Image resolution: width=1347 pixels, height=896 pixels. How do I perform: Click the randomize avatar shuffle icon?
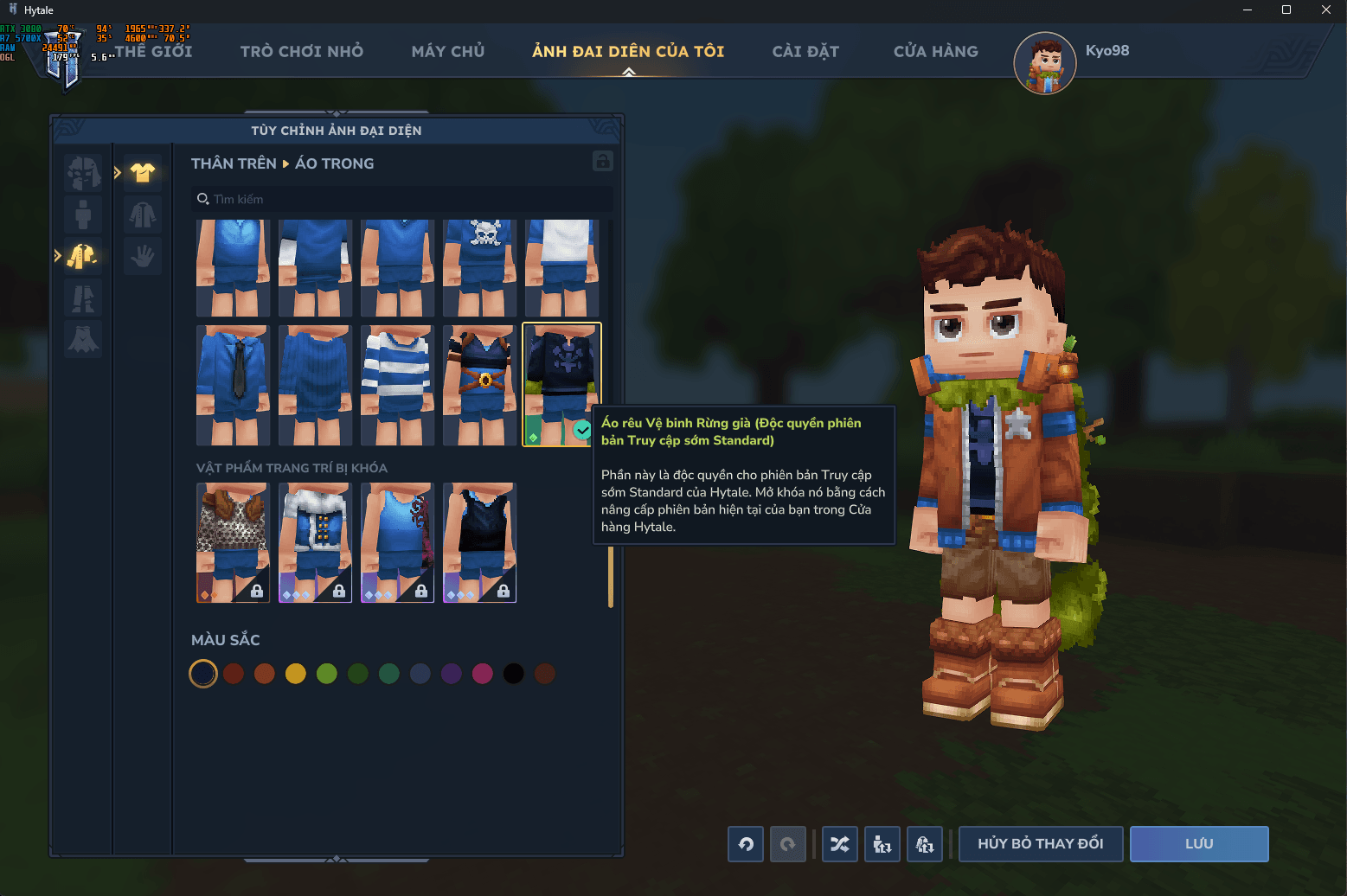pyautogui.click(x=839, y=844)
